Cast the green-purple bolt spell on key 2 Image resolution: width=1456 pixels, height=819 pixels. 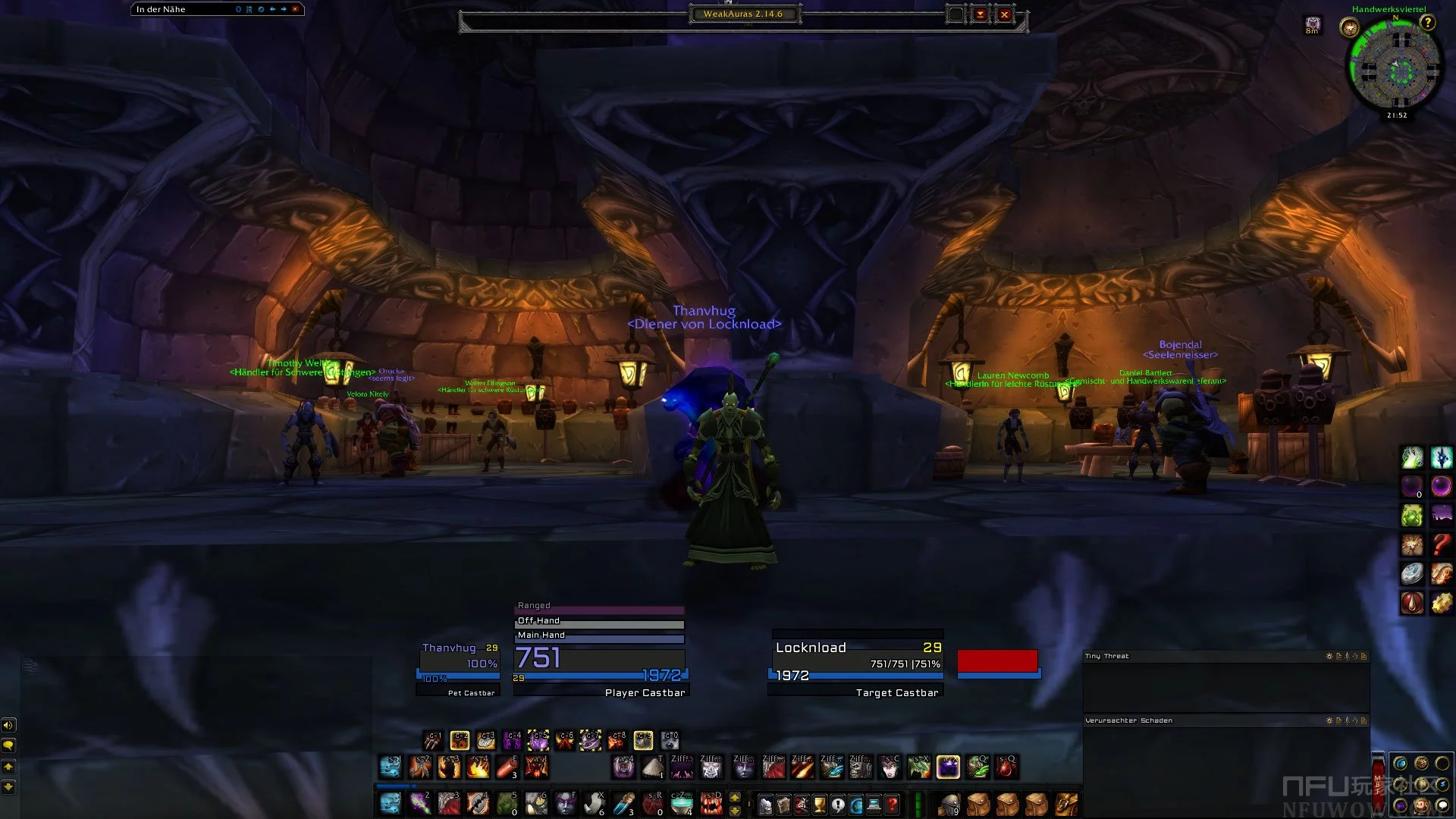(x=419, y=803)
